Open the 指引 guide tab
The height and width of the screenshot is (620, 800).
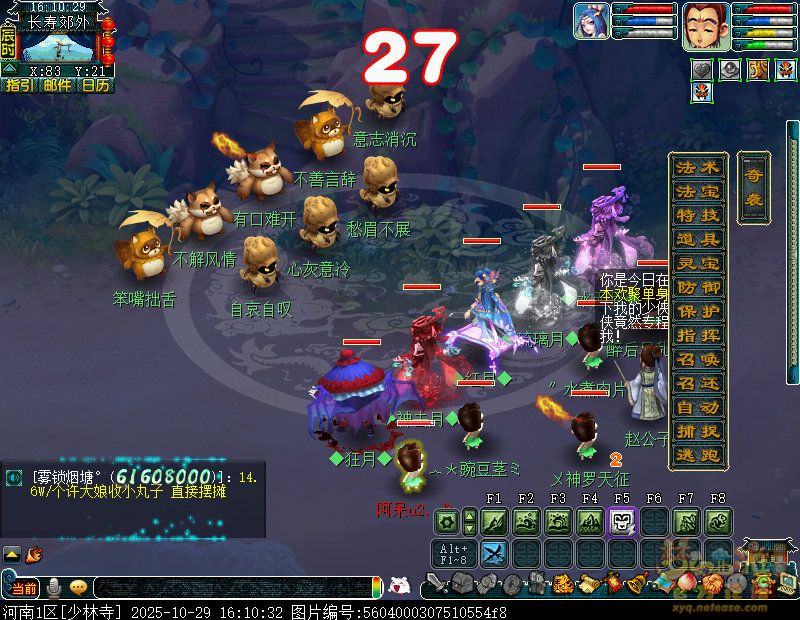19,86
